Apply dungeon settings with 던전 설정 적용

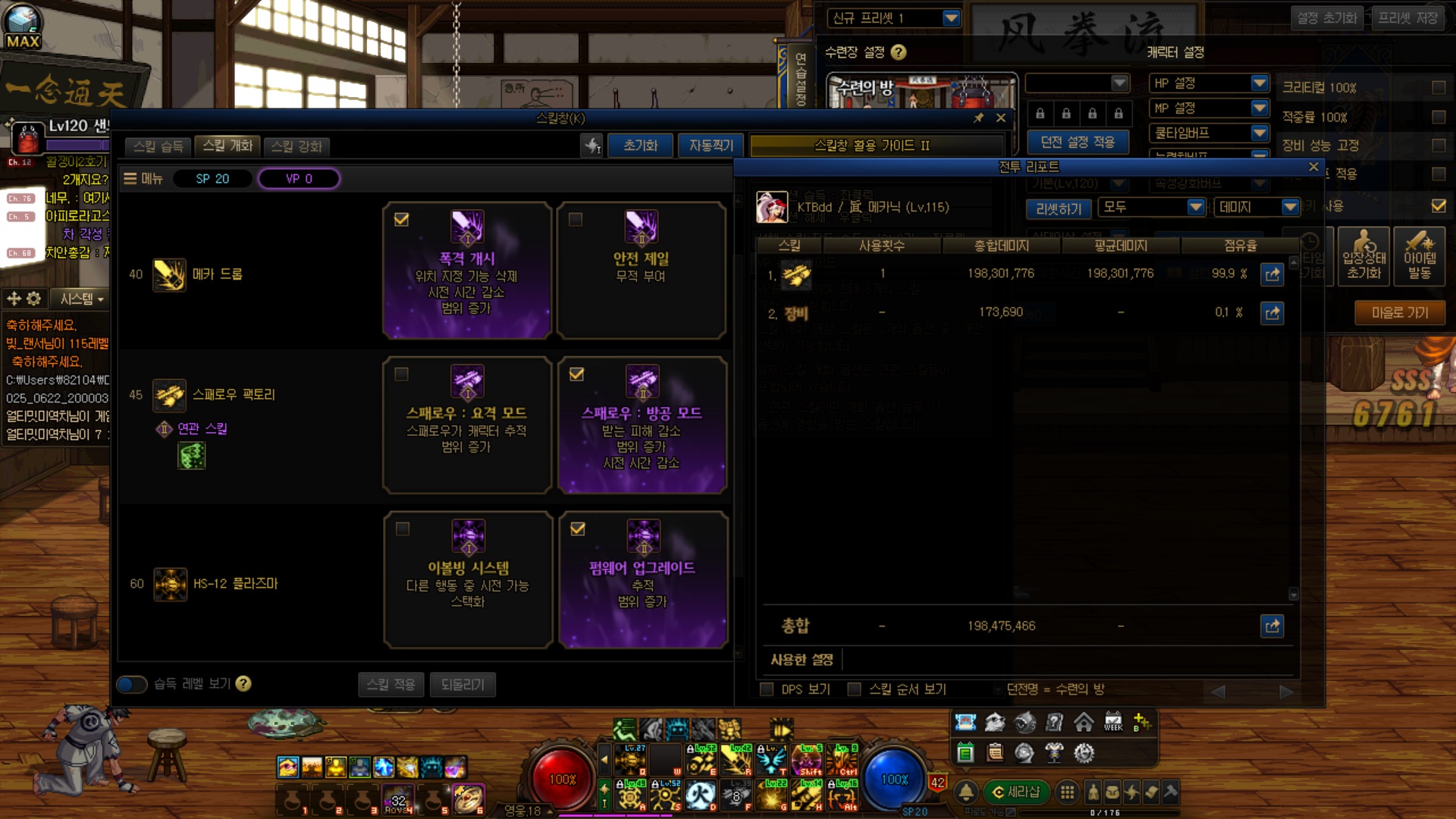(1077, 142)
